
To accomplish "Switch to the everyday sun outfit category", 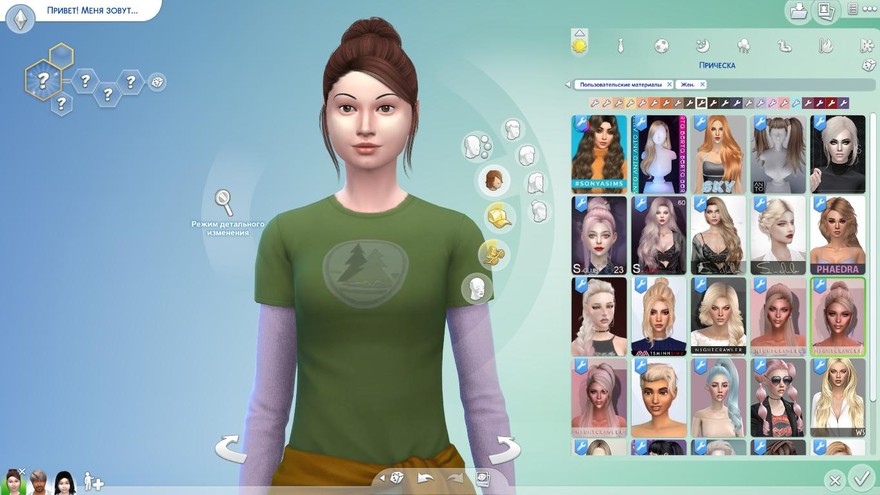I will pos(578,45).
